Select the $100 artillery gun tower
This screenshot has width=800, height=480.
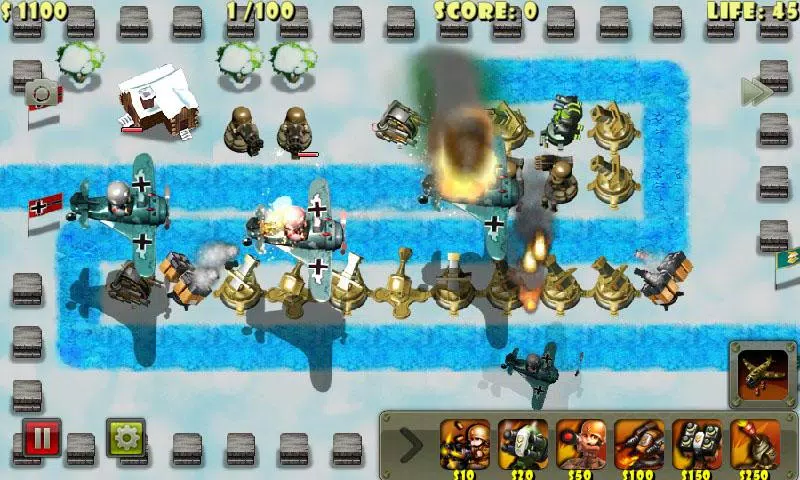coord(639,443)
